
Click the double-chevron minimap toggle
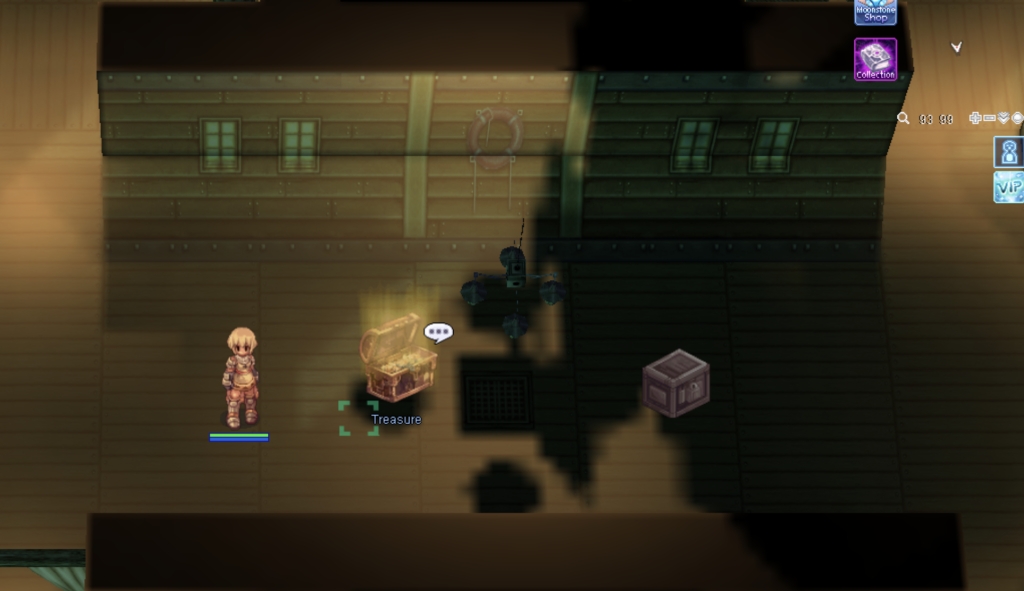click(1003, 118)
